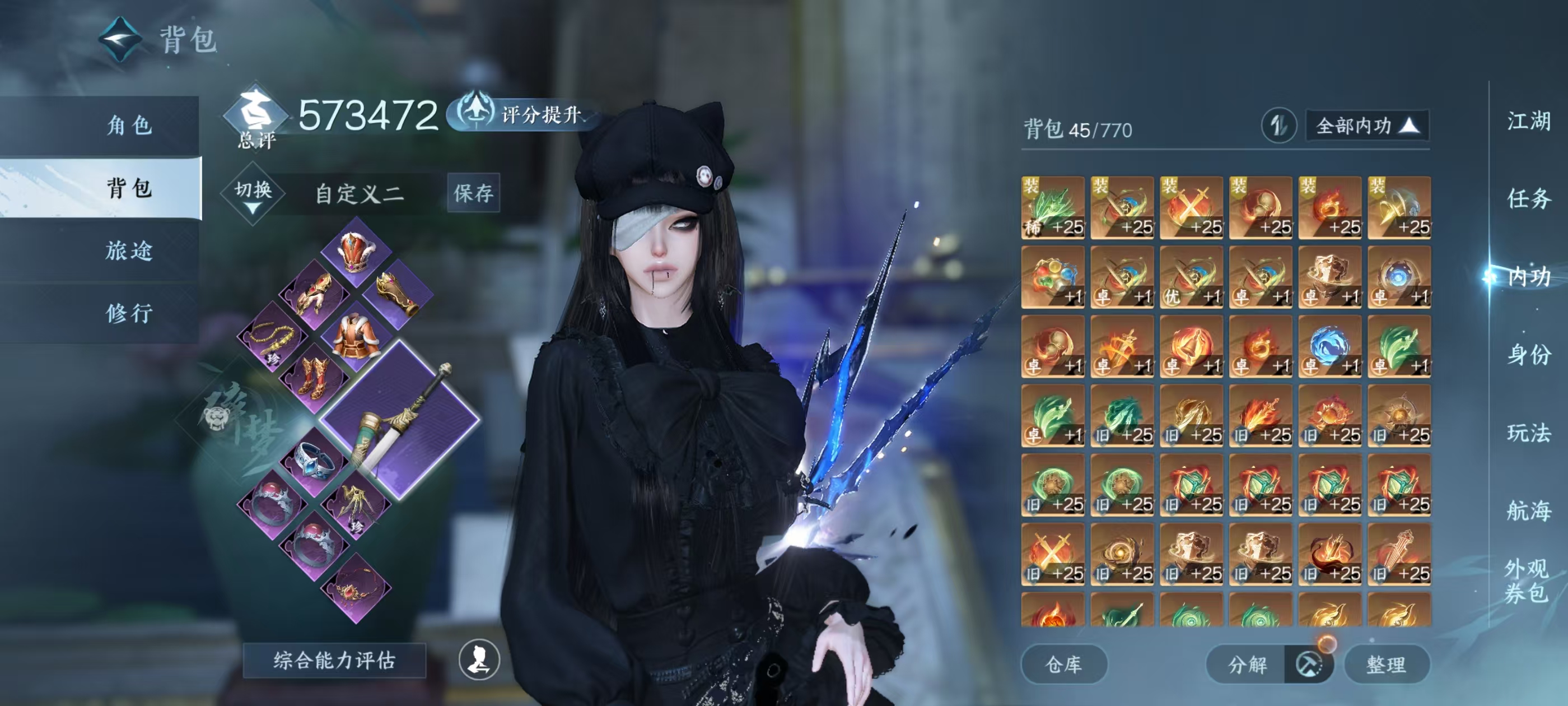The height and width of the screenshot is (706, 1568).
Task: Go to the 江湖 menu
Action: (1528, 121)
